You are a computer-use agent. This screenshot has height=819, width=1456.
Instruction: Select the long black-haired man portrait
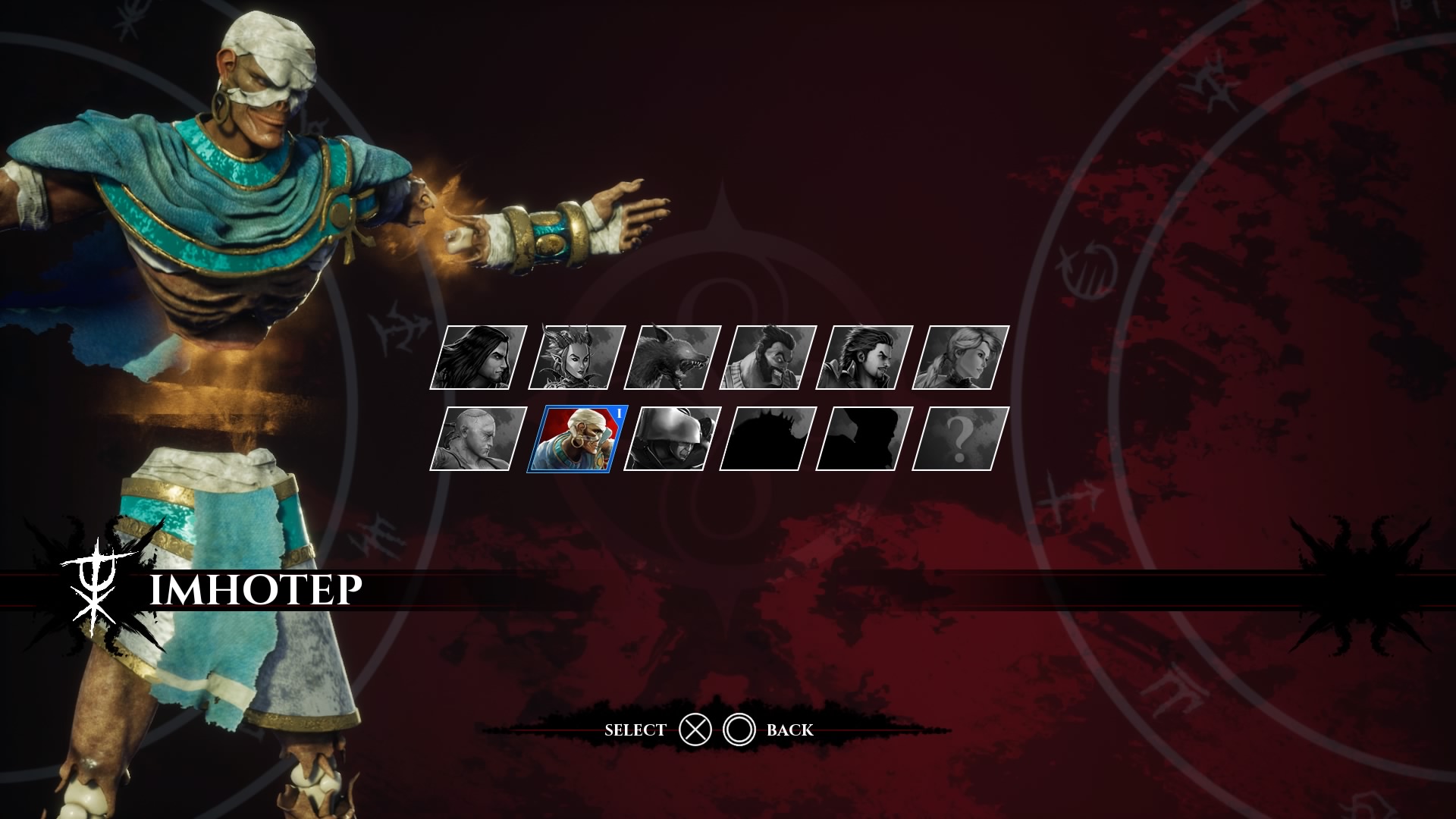(479, 358)
